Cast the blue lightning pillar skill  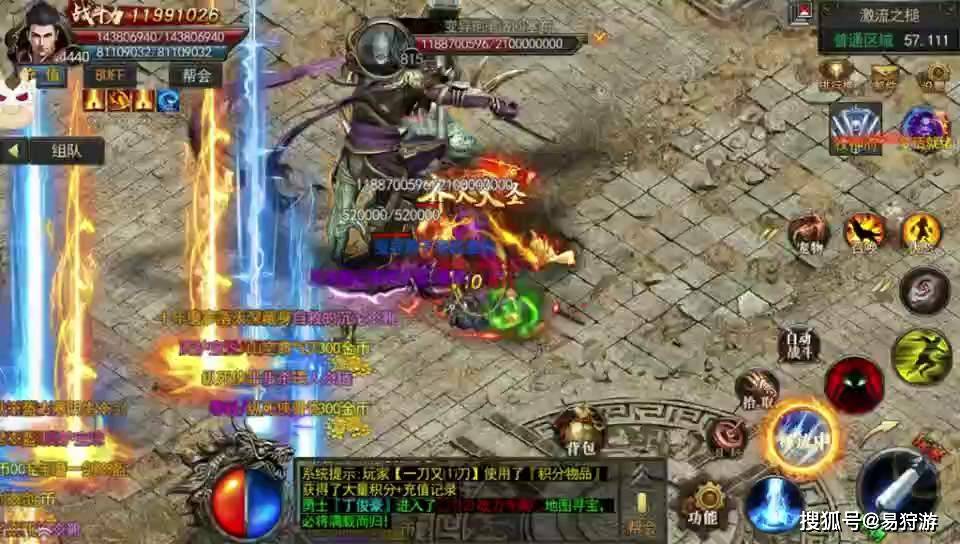tap(773, 502)
